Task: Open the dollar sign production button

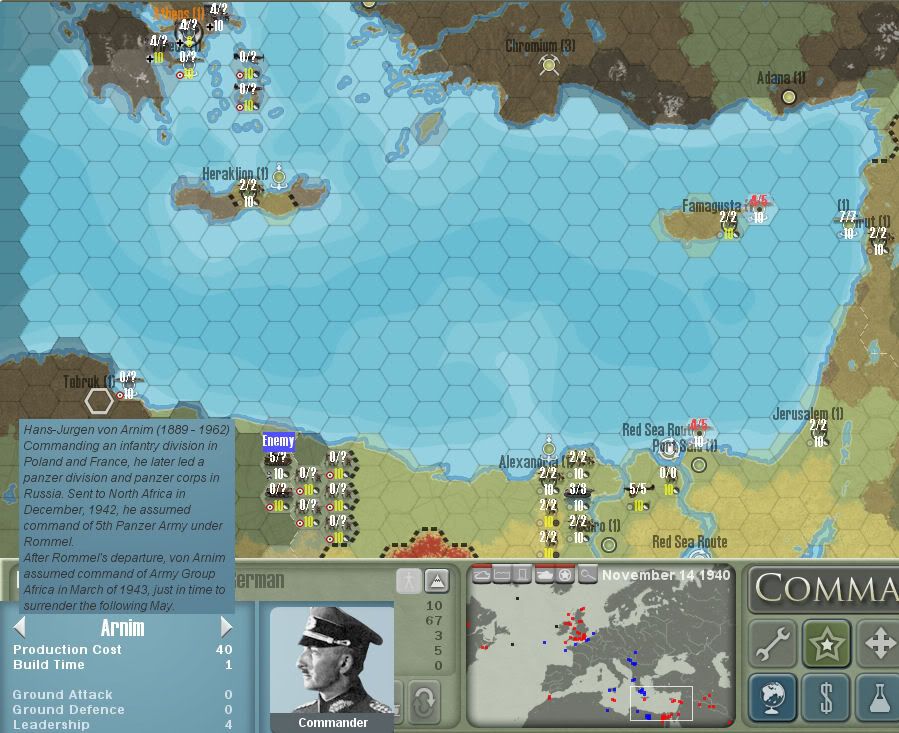Action: (826, 696)
